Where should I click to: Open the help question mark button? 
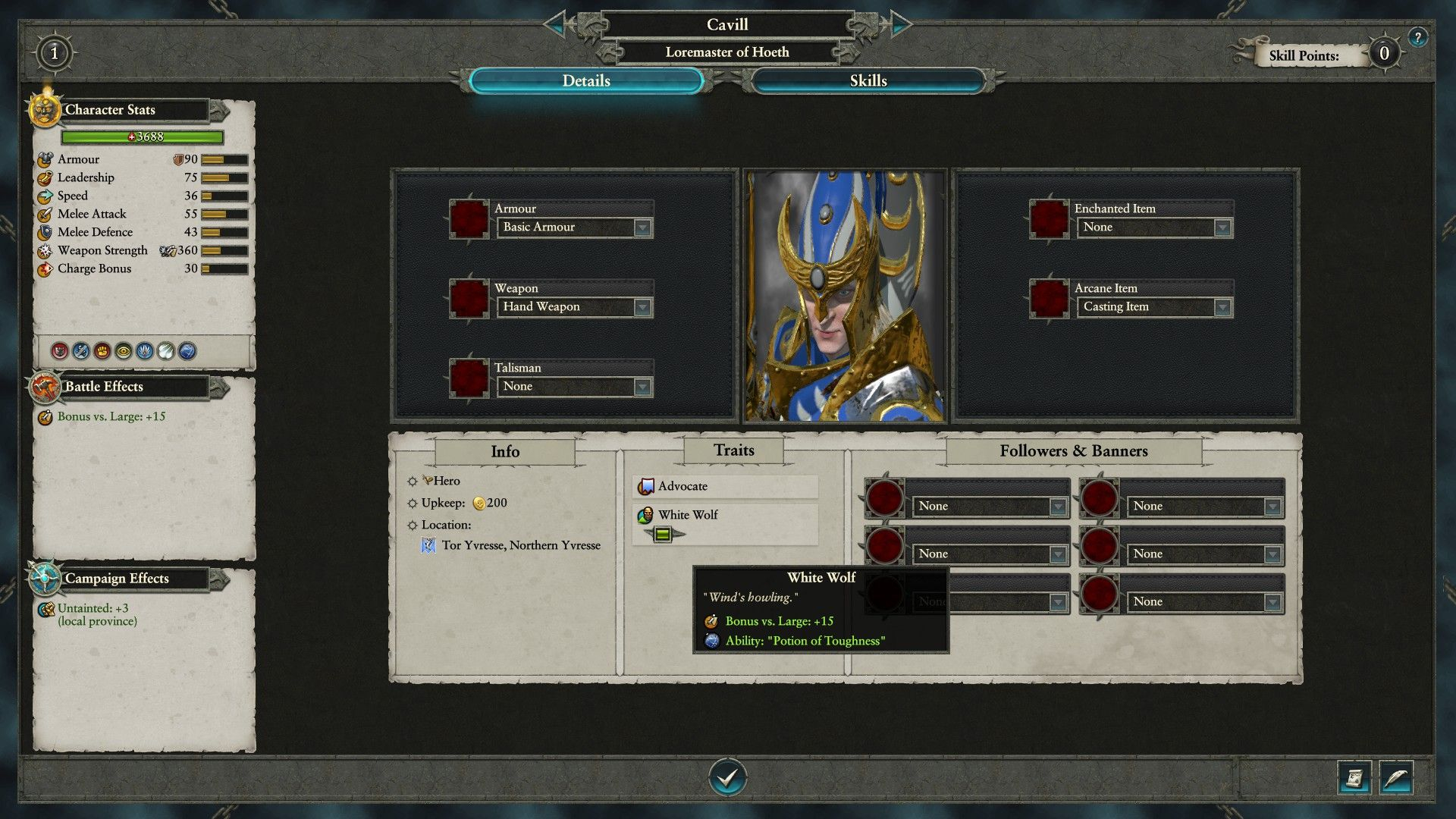[1417, 37]
